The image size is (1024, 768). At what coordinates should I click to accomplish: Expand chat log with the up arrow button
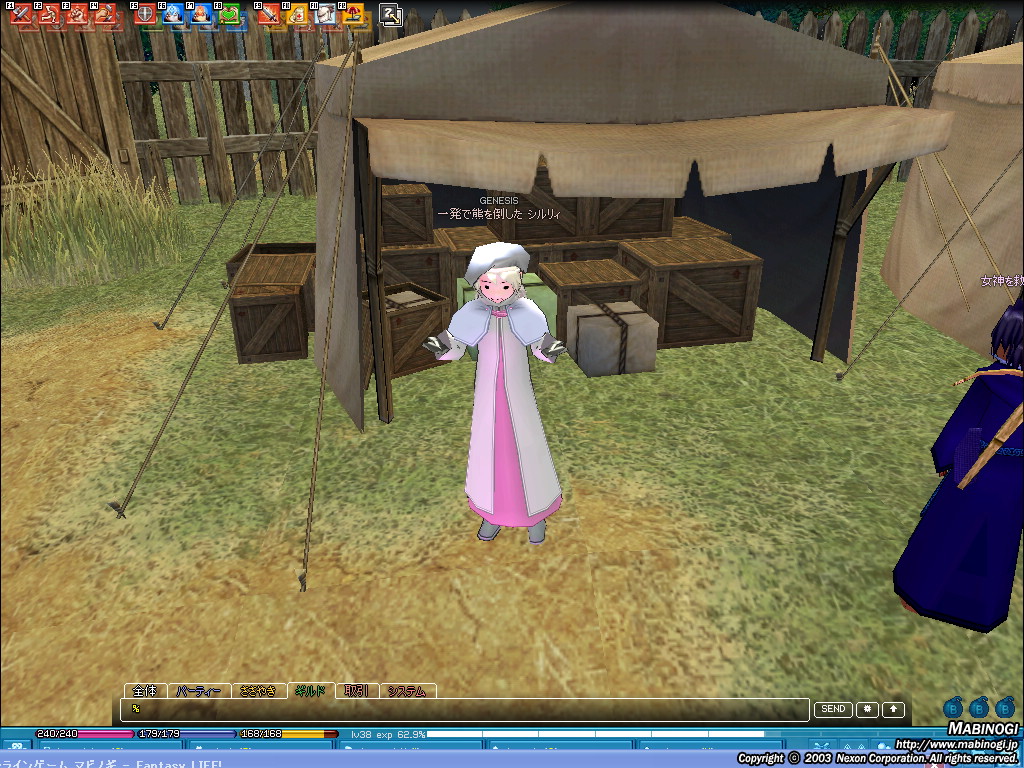pos(892,709)
